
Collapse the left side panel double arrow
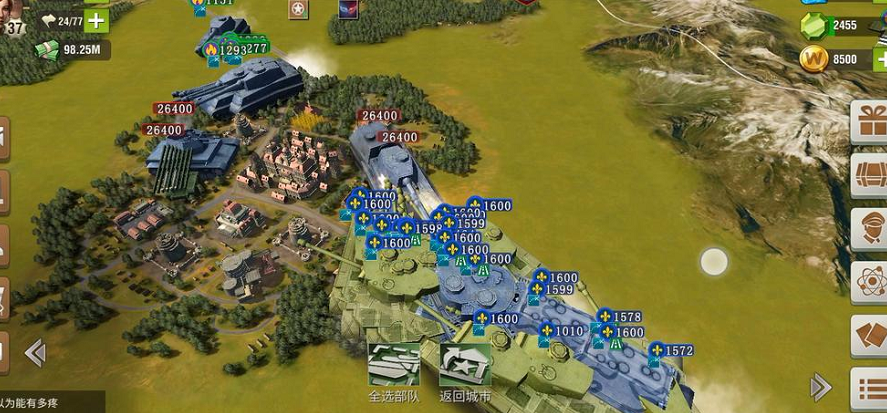[x=35, y=352]
